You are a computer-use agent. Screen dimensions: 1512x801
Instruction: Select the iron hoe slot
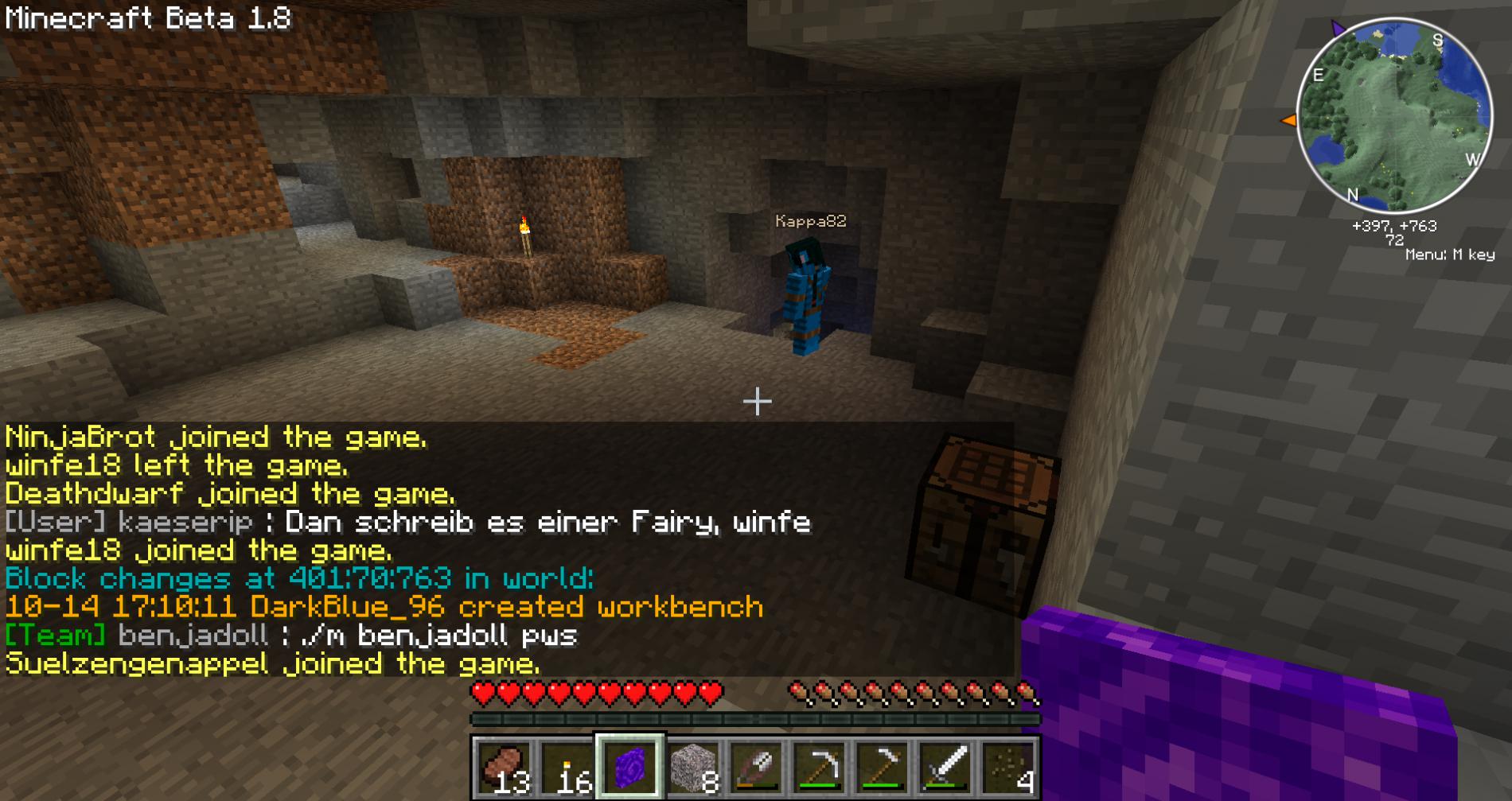(882, 768)
